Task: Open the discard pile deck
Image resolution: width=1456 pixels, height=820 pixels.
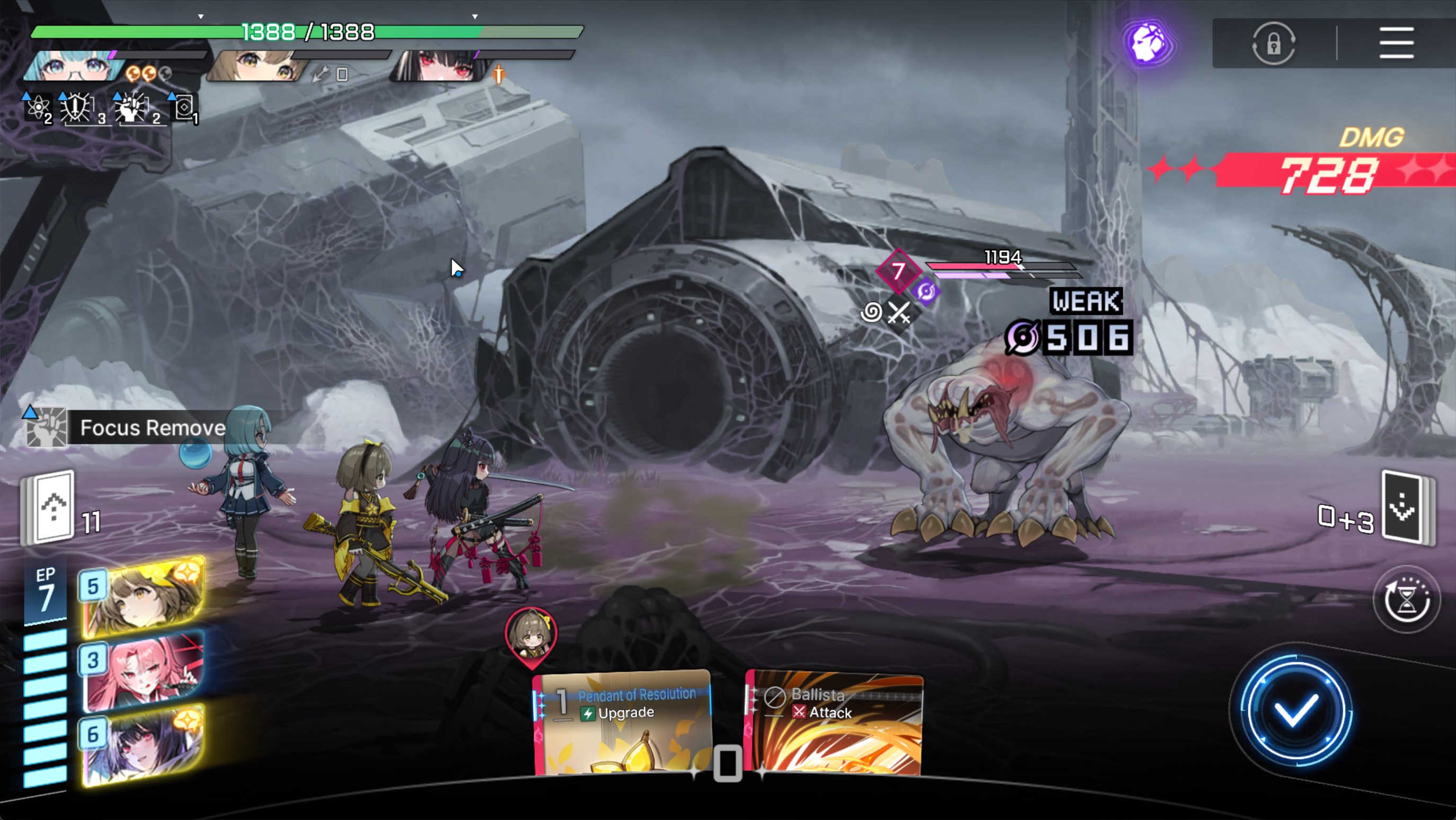Action: click(x=1405, y=508)
